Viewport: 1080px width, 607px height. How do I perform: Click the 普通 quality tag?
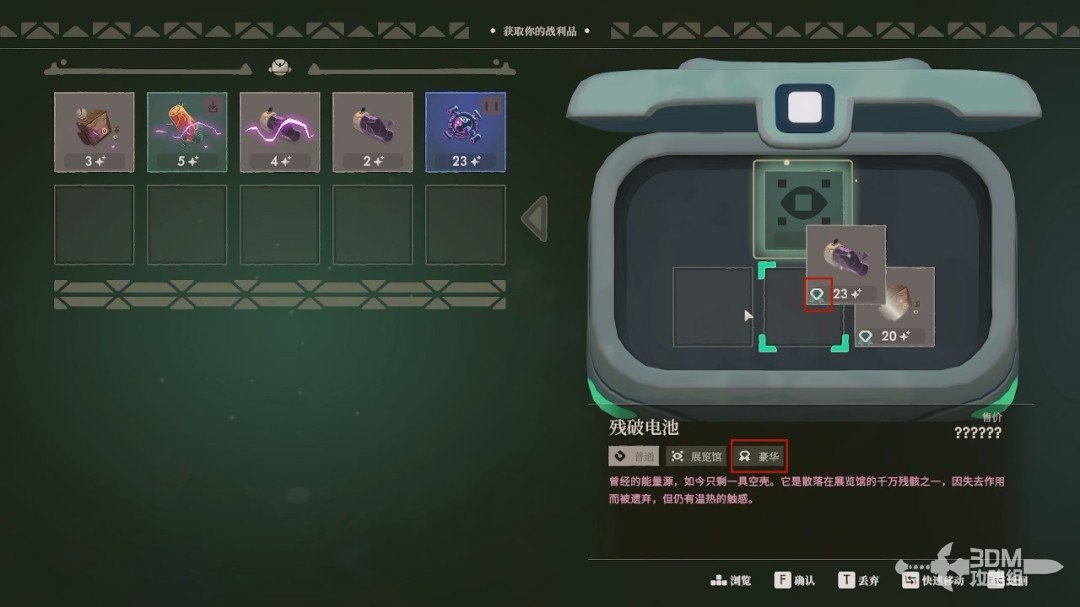pyautogui.click(x=634, y=456)
